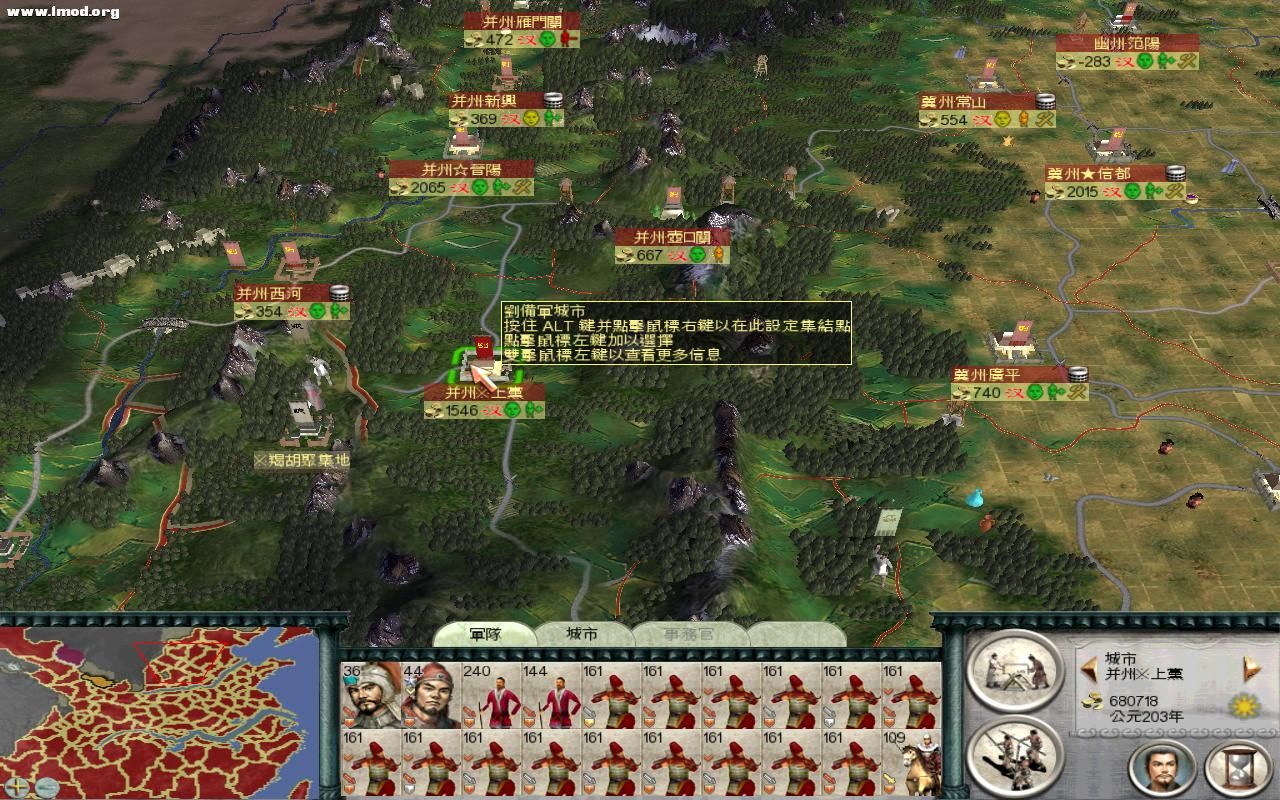The width and height of the screenshot is (1280, 800).
Task: Click the right arrow to cycle next city
Action: click(1250, 667)
